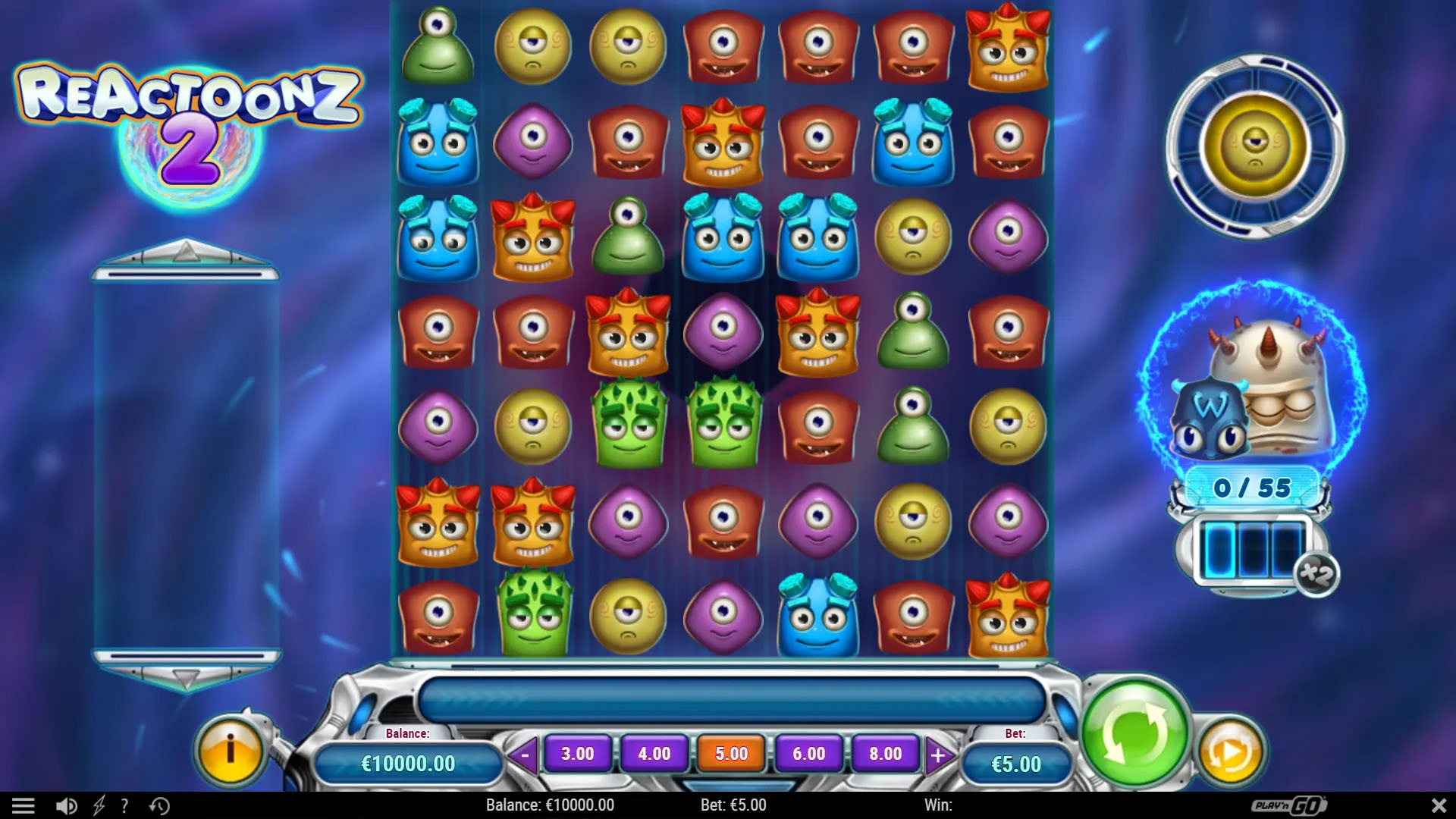Switch the bet to 8.00
1456x819 pixels.
(883, 754)
